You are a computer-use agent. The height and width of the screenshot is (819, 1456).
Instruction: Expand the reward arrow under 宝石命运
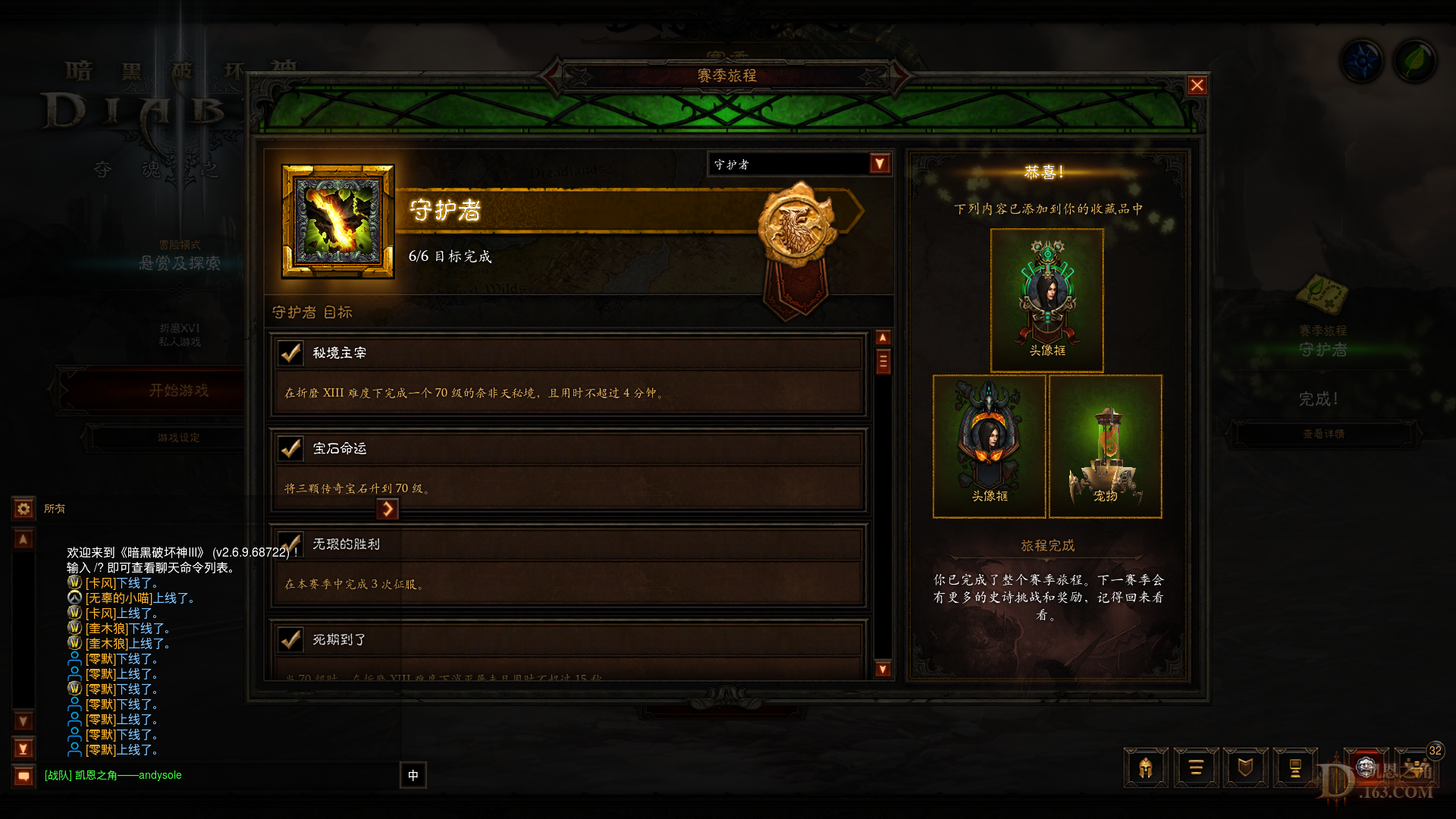[x=389, y=509]
